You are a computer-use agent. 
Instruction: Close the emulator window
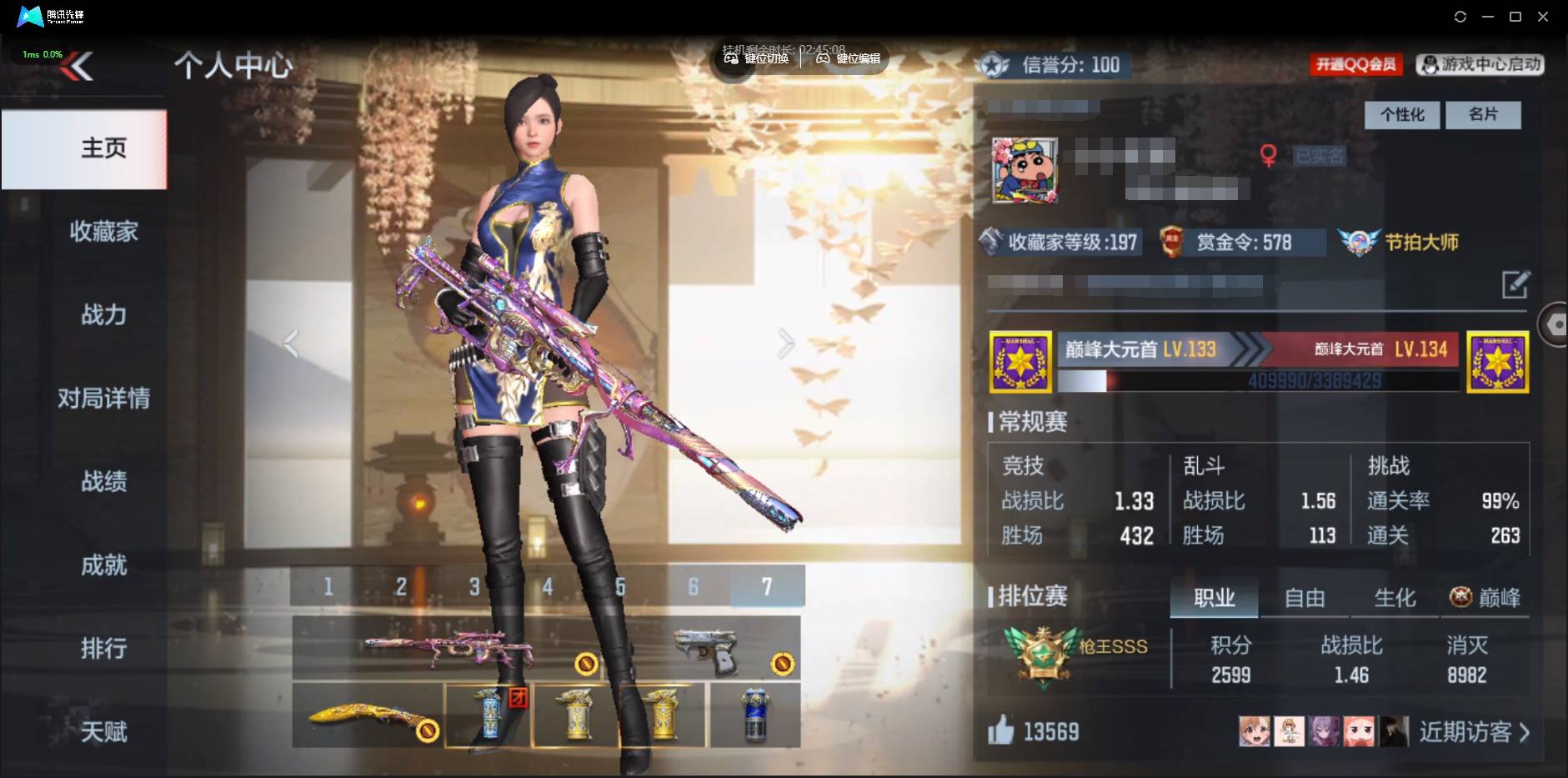(x=1543, y=17)
